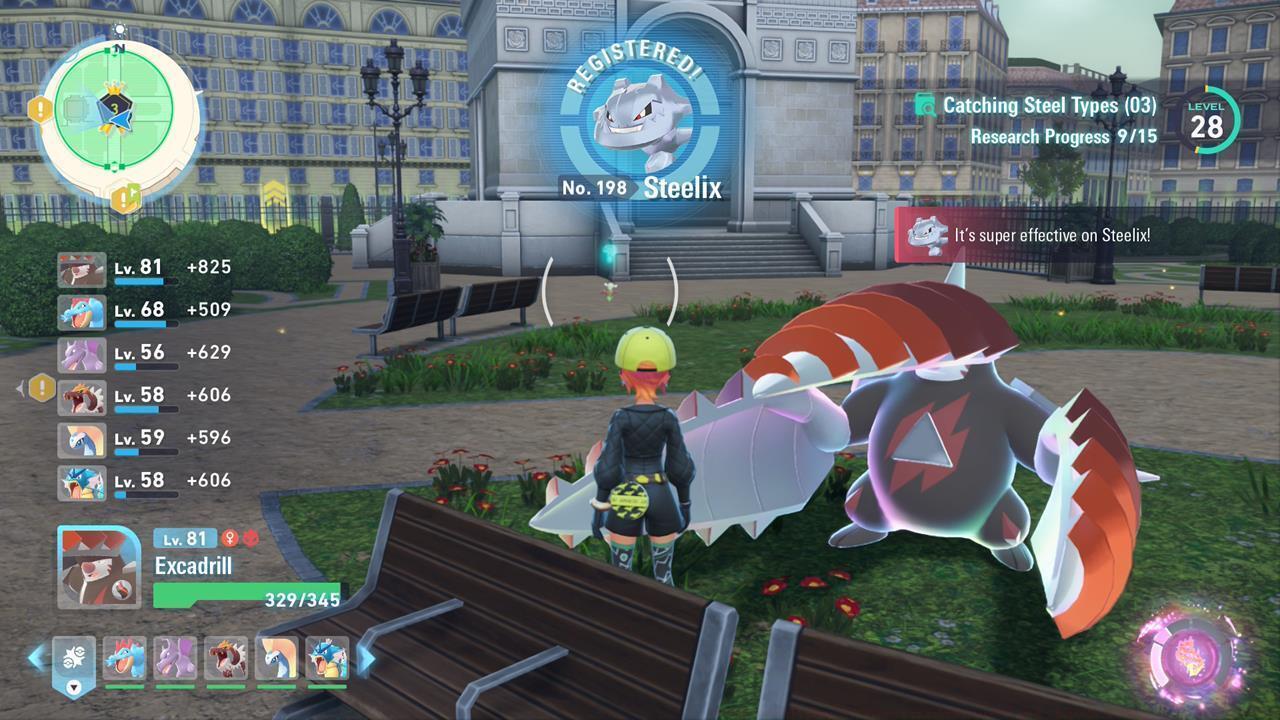Click the light bulb icon above the minimap

coord(120,29)
